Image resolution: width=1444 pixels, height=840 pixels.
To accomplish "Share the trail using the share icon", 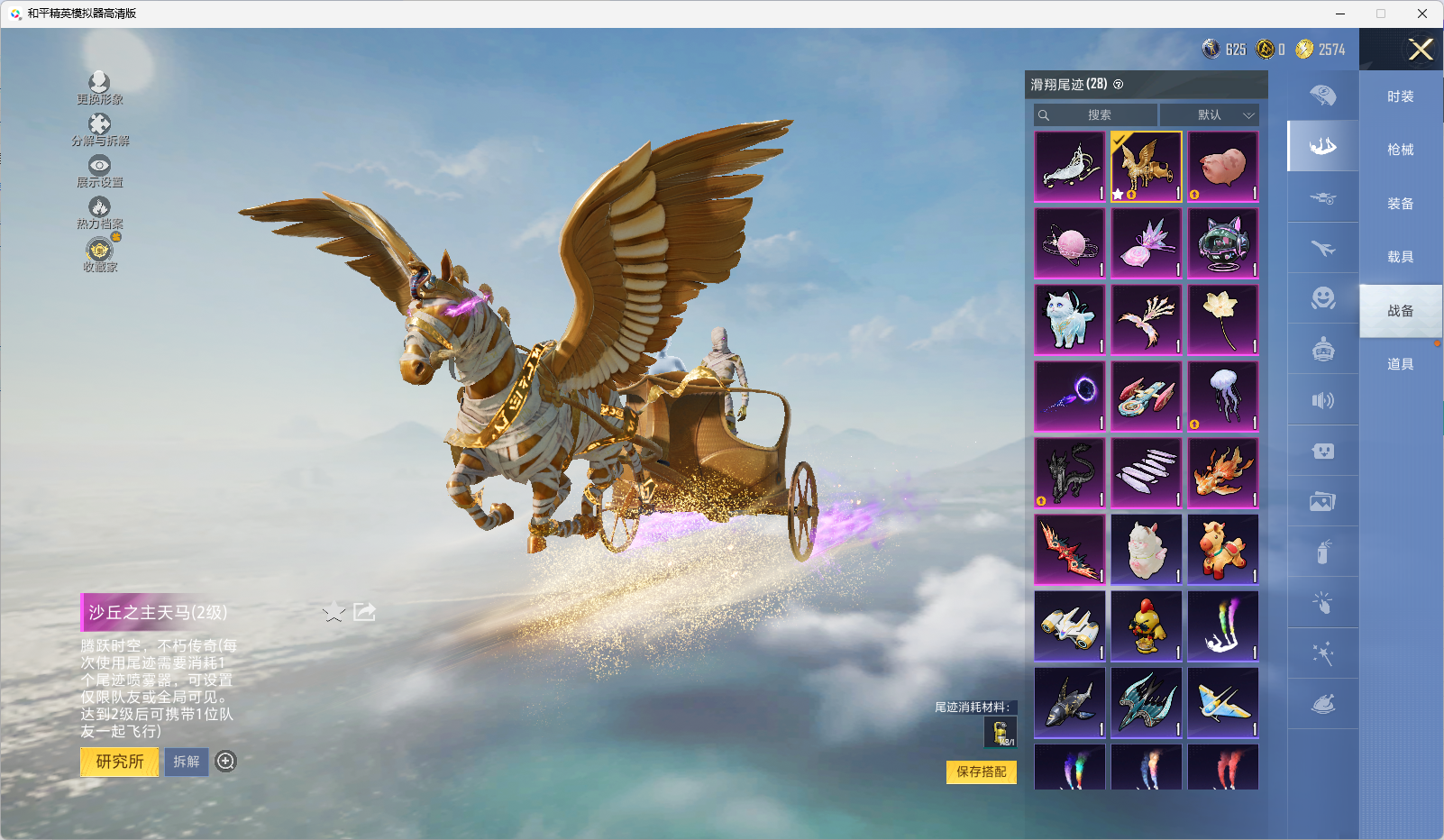I will coord(364,613).
